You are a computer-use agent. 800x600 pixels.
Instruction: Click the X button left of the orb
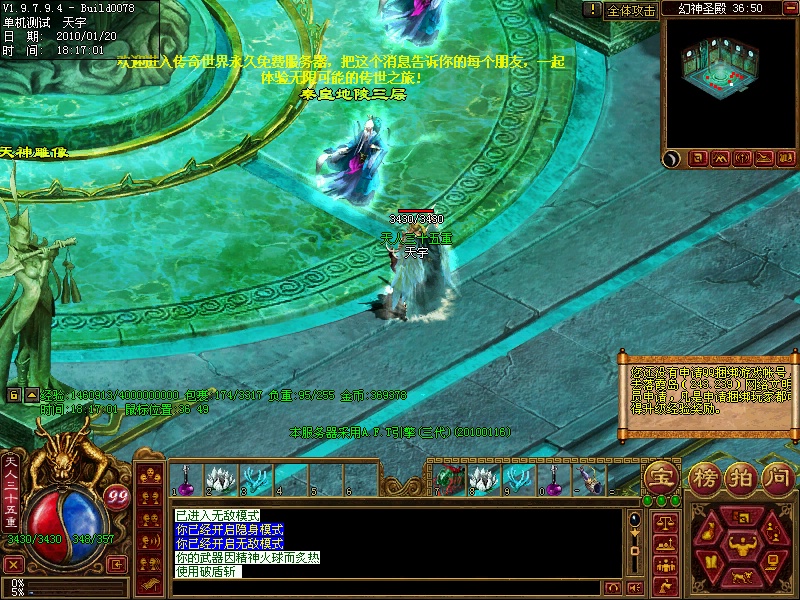(14, 564)
